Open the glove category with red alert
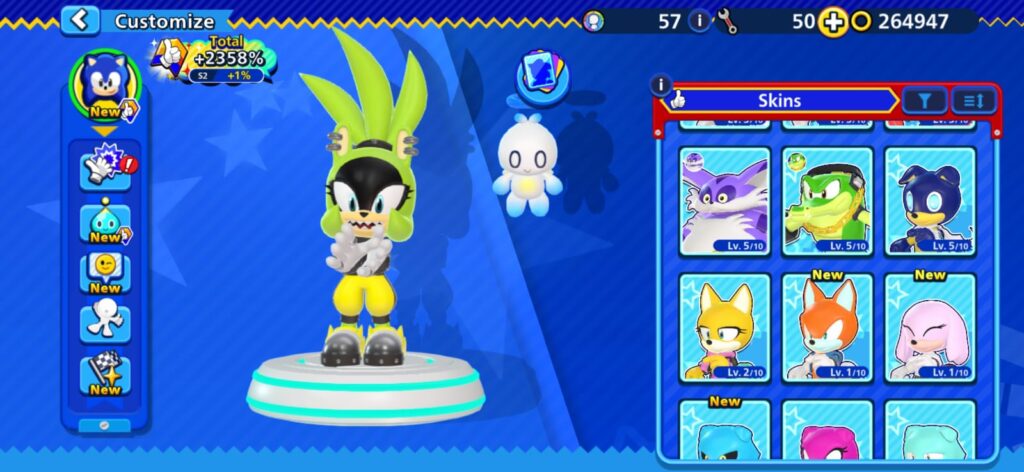 [105, 166]
